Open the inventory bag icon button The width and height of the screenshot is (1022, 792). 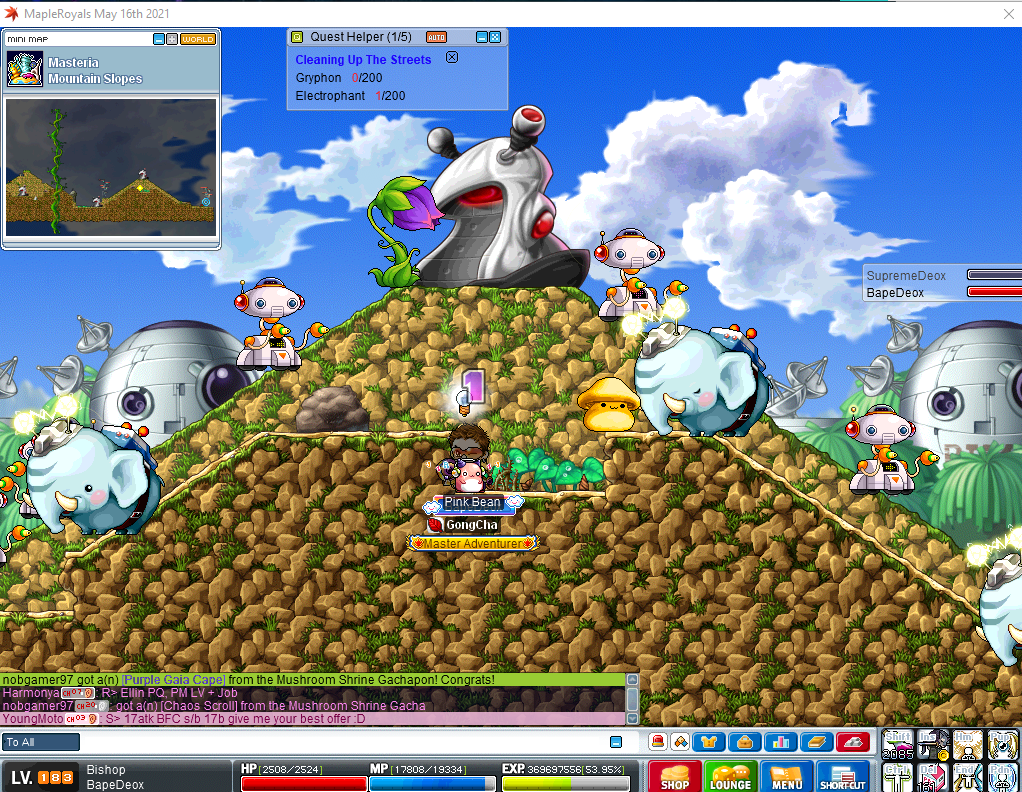(x=745, y=741)
